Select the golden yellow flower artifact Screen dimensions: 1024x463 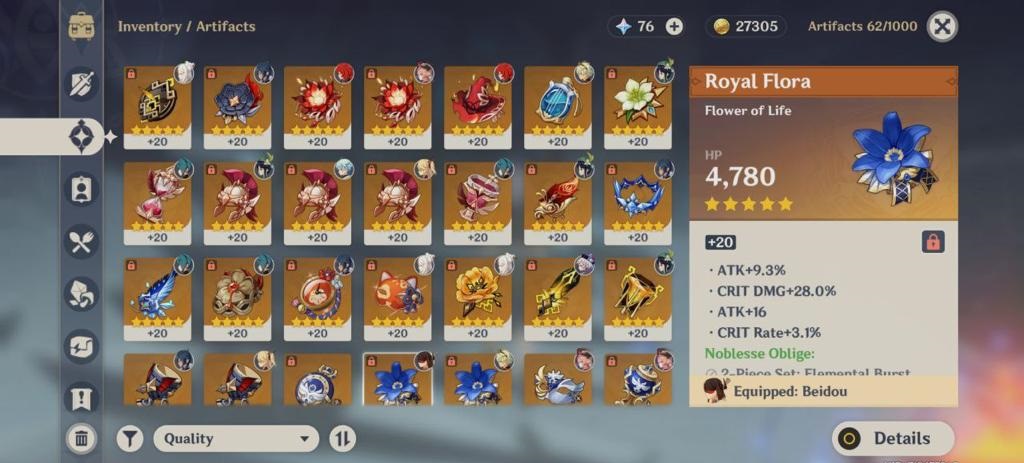477,293
